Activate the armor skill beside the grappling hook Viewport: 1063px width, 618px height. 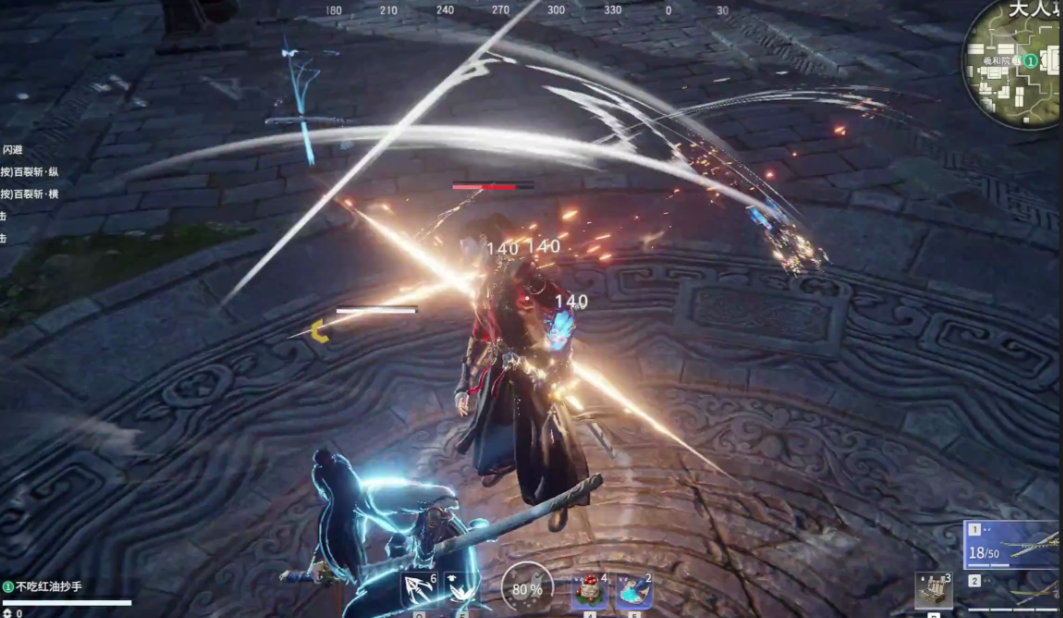tap(461, 590)
